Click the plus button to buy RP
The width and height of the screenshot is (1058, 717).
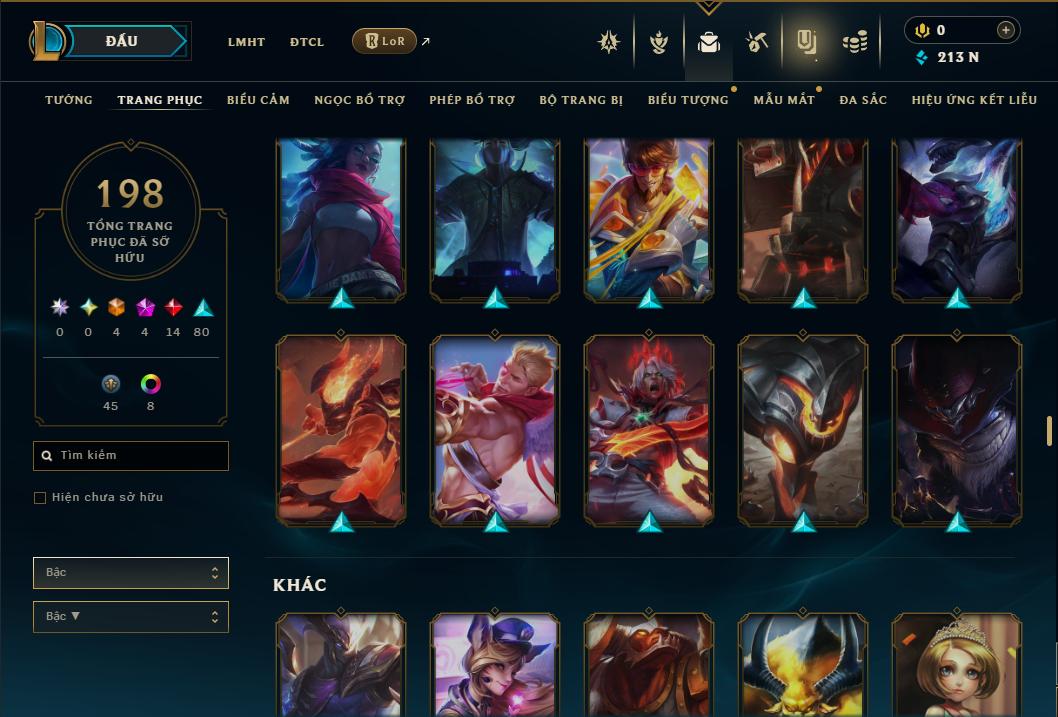pos(1006,31)
